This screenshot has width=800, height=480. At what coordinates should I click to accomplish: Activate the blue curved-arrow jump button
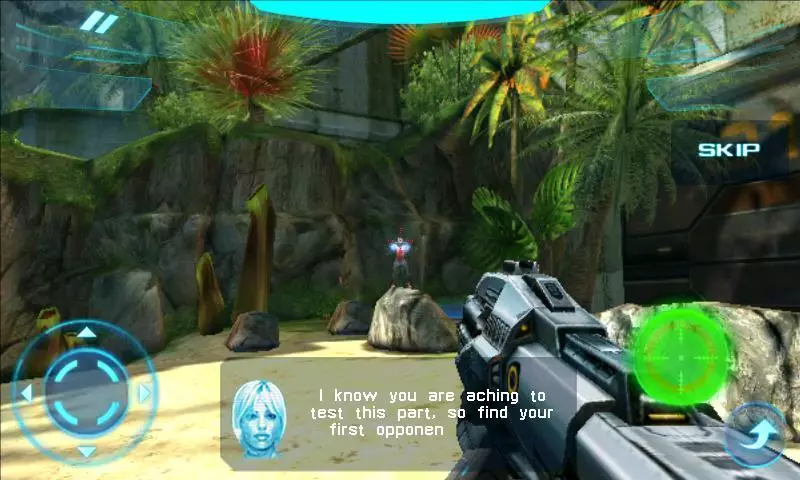pyautogui.click(x=758, y=436)
